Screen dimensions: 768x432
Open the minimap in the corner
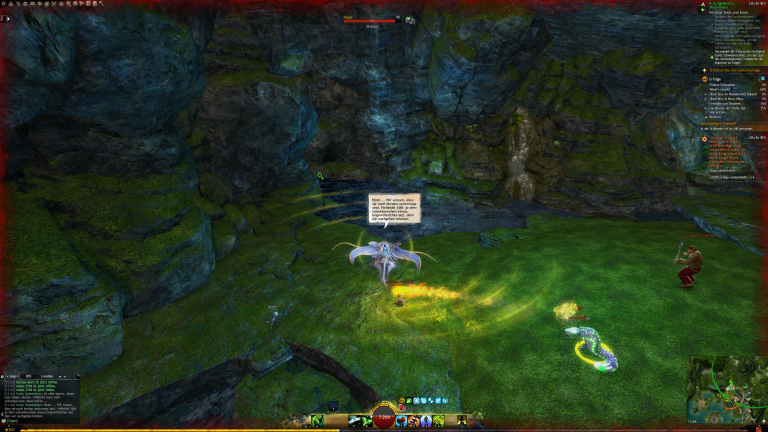pyautogui.click(x=725, y=388)
